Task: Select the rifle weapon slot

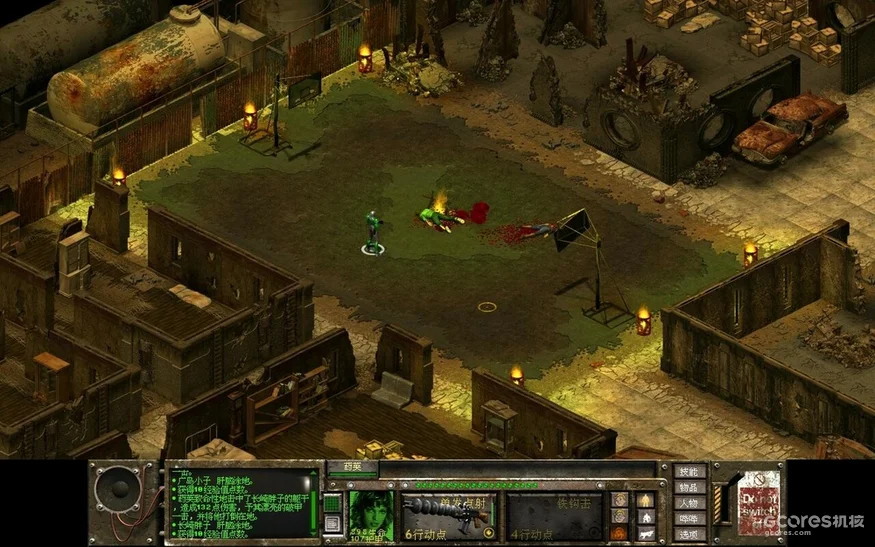Action: coord(449,513)
